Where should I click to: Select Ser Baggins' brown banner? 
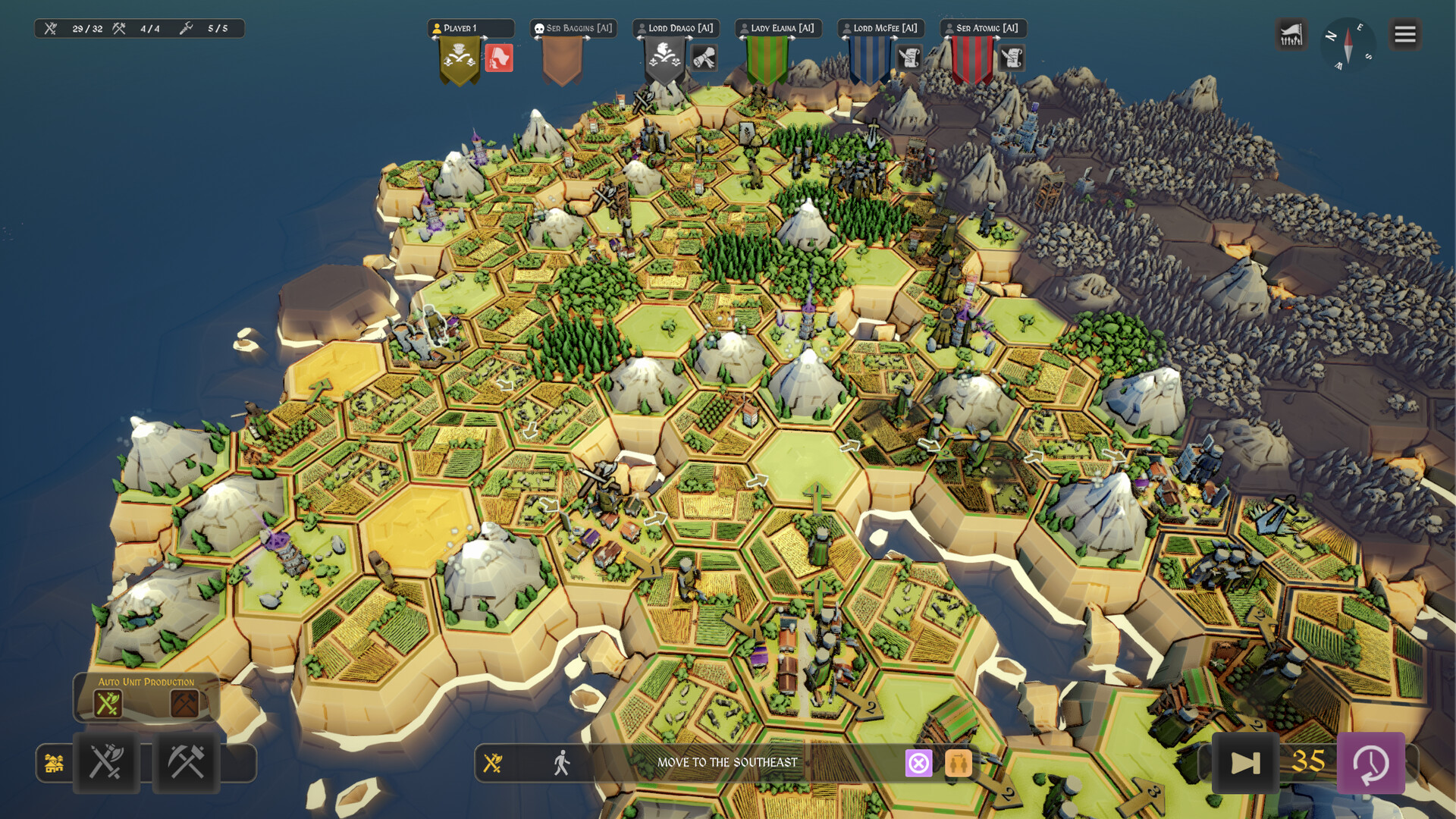tap(562, 61)
